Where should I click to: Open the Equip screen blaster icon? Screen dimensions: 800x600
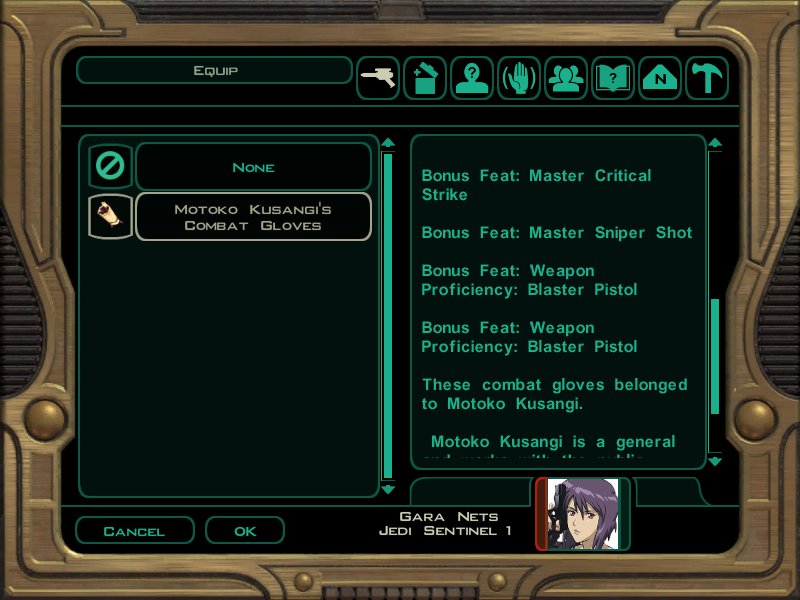378,79
